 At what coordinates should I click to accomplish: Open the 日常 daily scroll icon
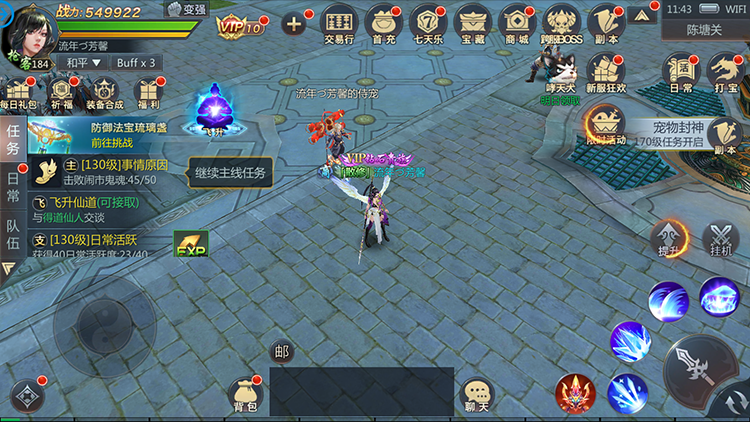coord(682,72)
